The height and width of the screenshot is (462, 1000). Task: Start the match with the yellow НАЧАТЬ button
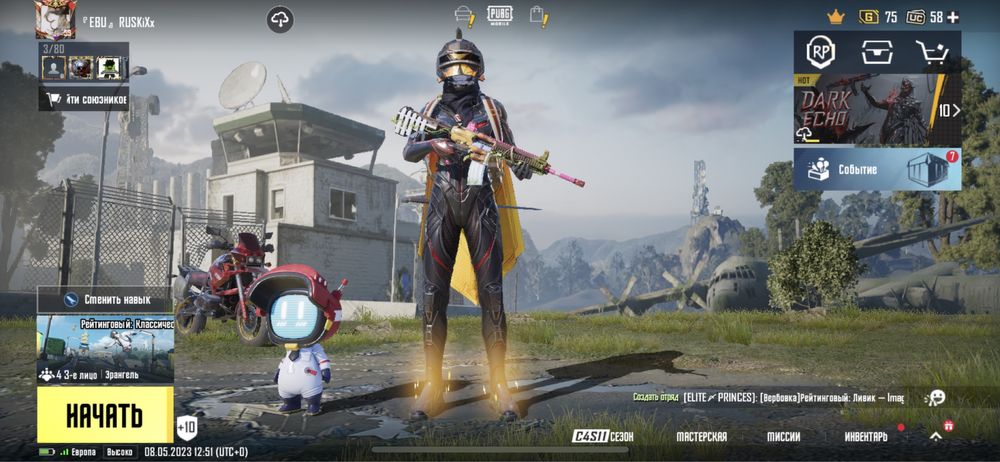tap(104, 415)
